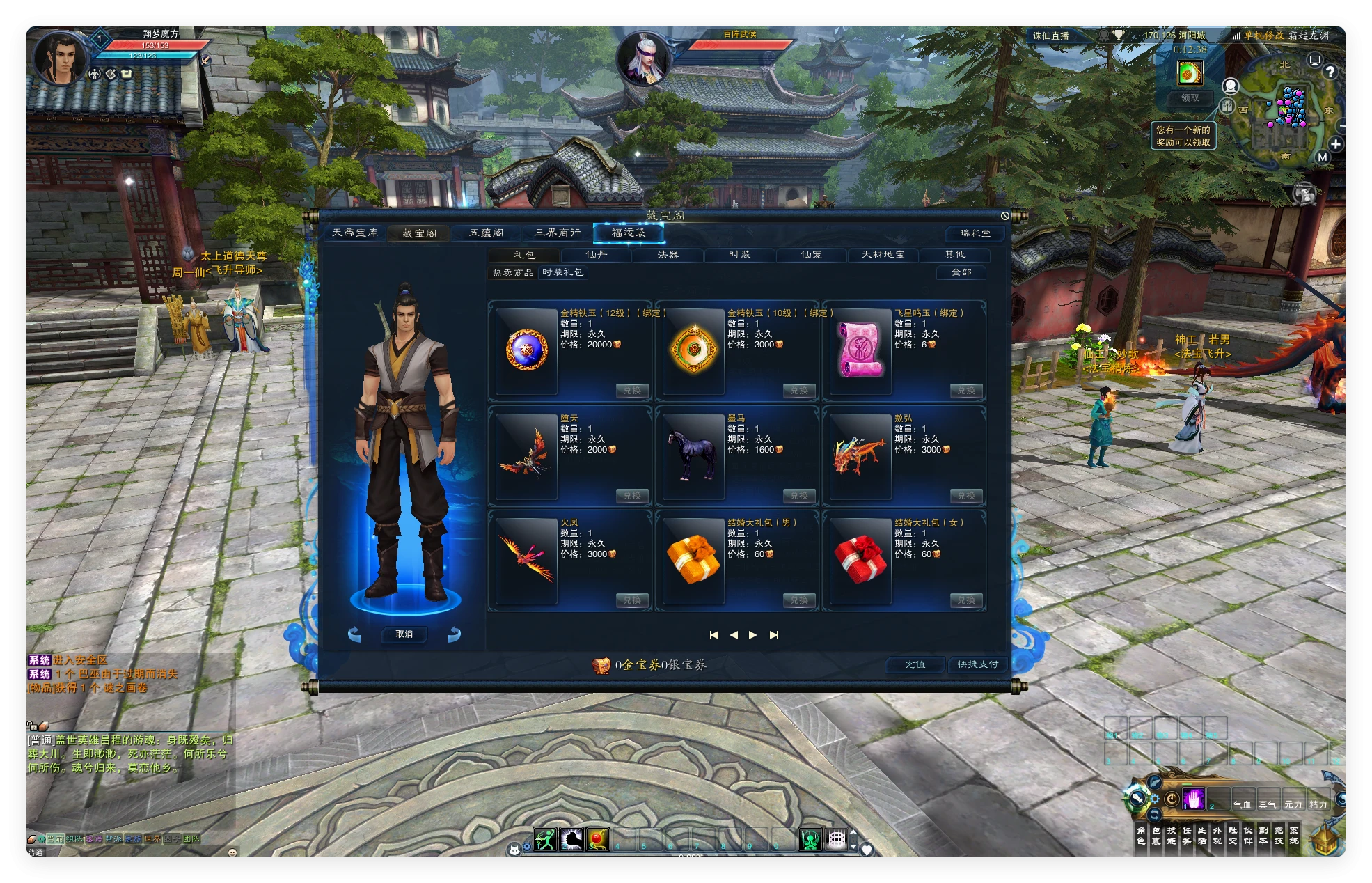Image resolution: width=1372 pixels, height=883 pixels.
Task: Click 取消 under the character preview
Action: tap(404, 634)
